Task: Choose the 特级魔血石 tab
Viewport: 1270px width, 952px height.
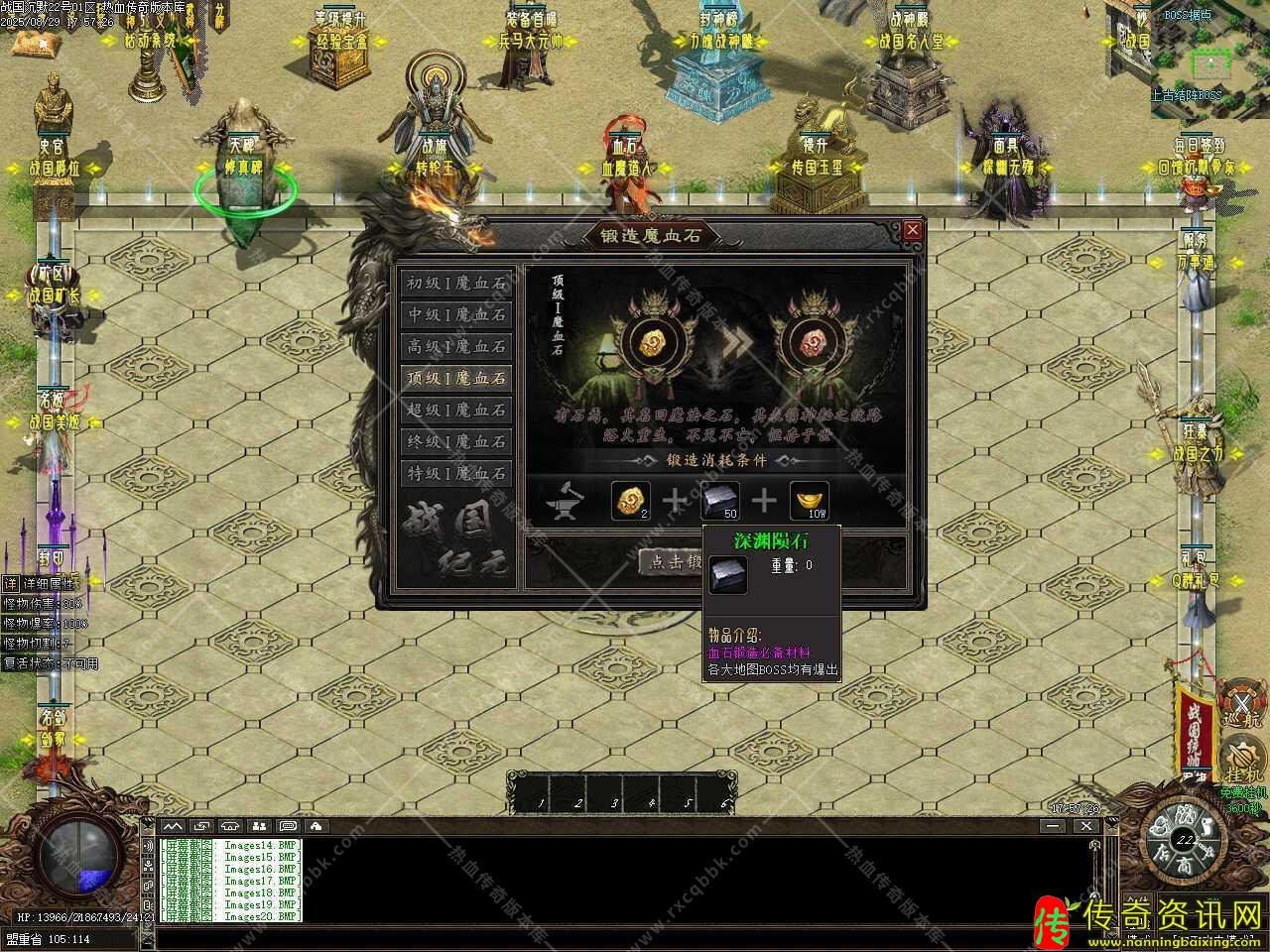Action: click(456, 473)
